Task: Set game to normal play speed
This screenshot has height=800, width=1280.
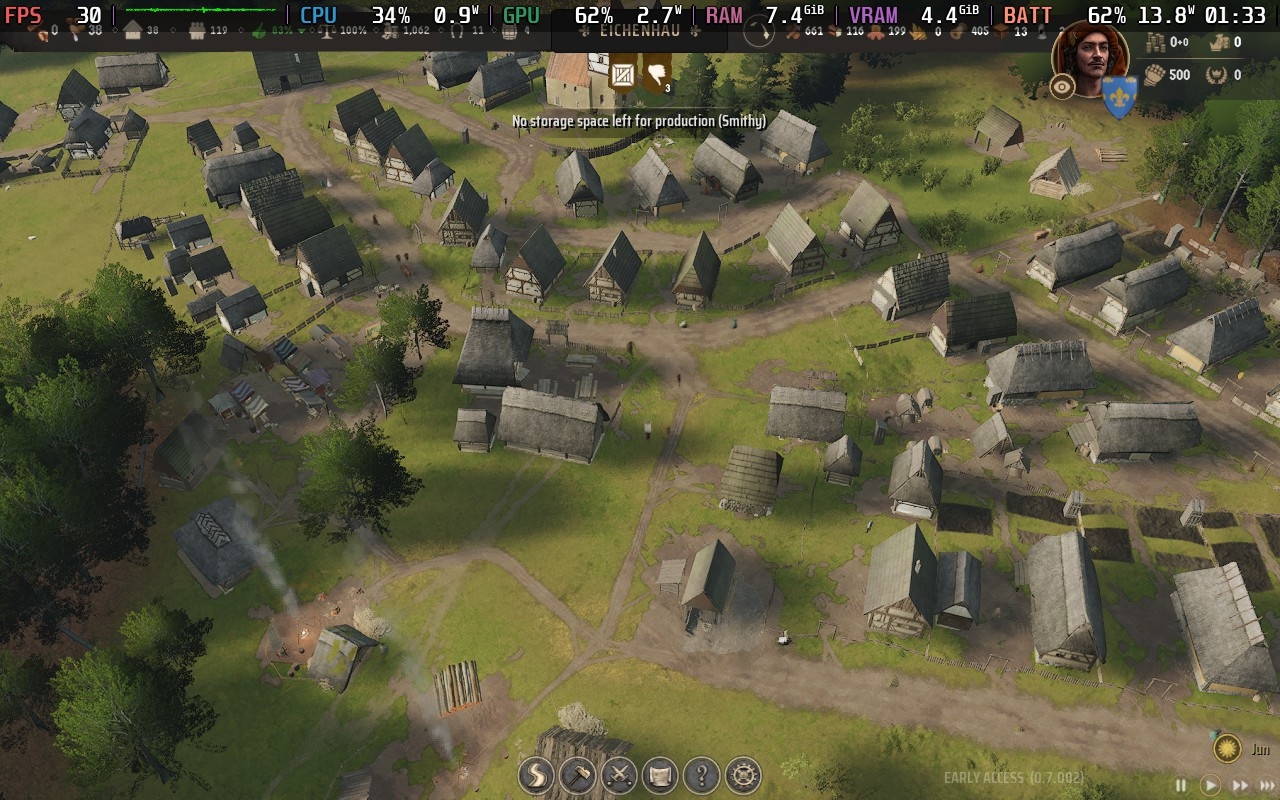Action: click(1210, 786)
